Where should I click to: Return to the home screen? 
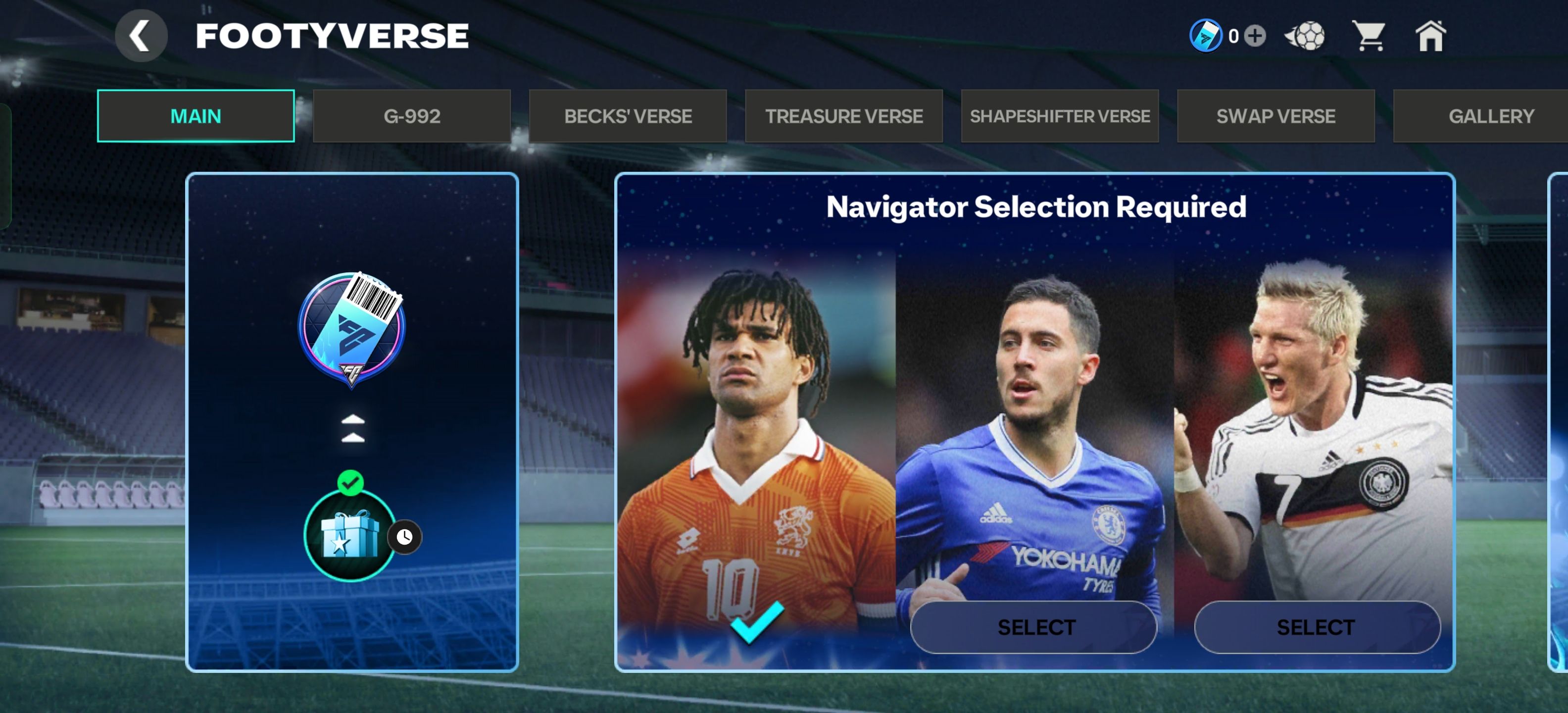[1430, 36]
